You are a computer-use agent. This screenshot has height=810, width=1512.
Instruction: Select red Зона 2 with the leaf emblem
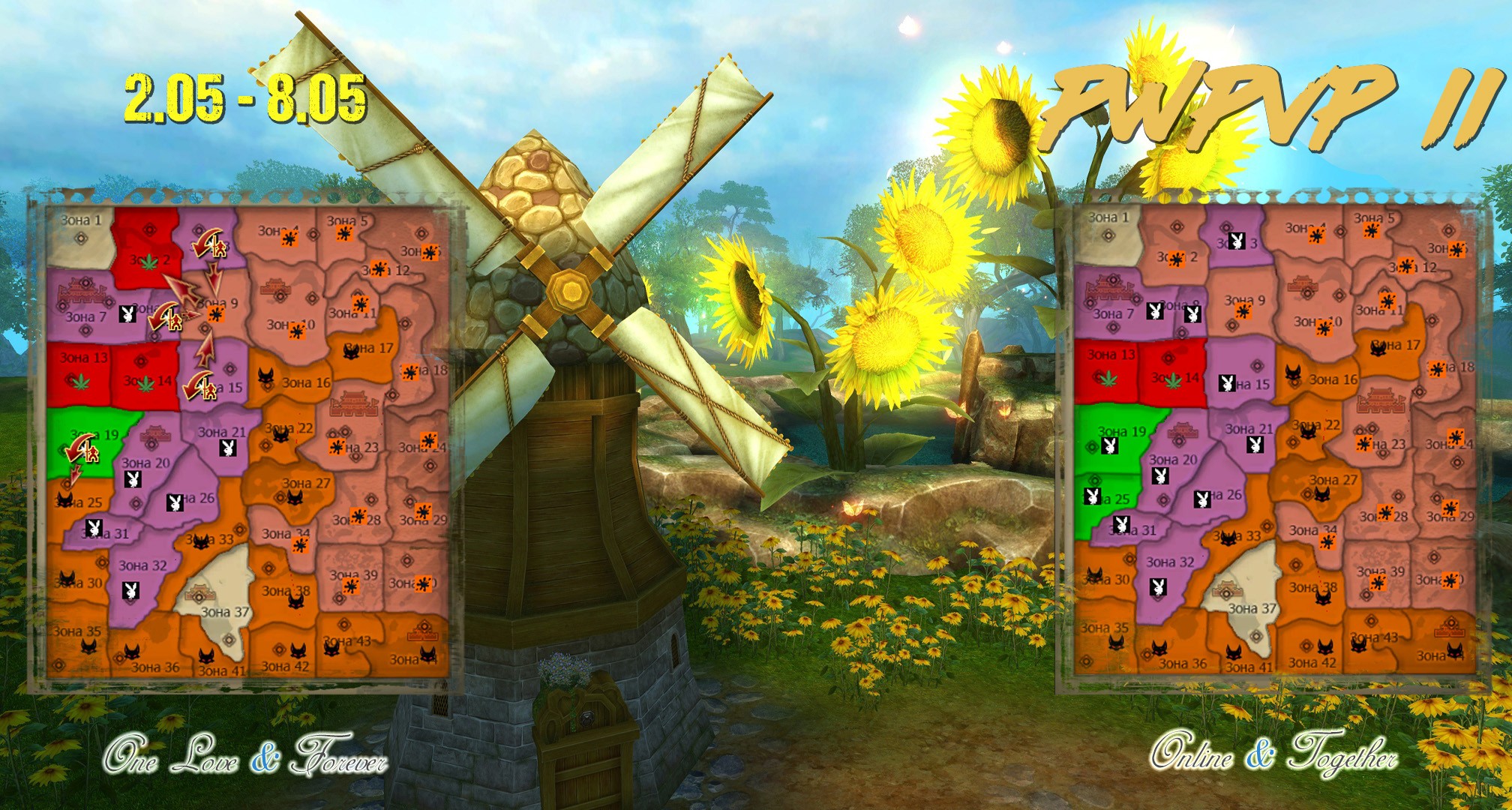pyautogui.click(x=150, y=259)
